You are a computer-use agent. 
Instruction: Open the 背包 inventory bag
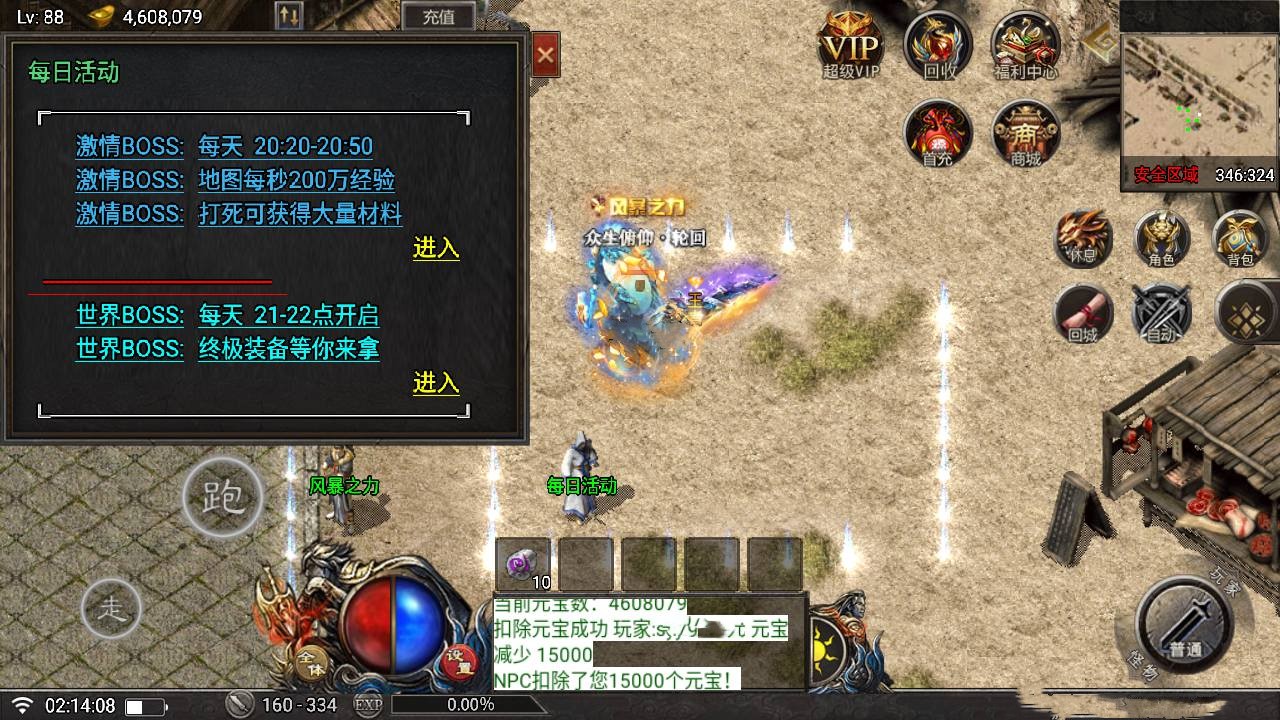[1240, 240]
